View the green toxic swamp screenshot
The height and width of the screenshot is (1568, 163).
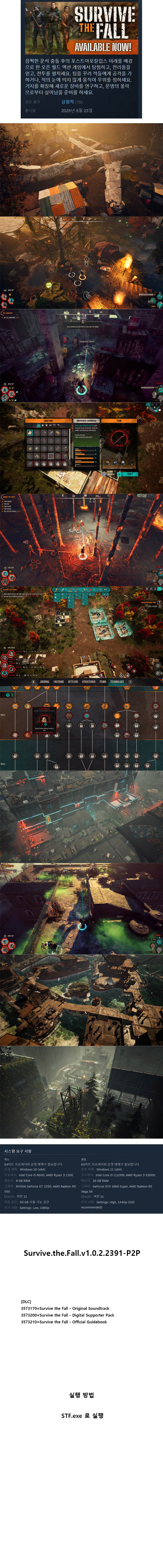tap(81, 907)
